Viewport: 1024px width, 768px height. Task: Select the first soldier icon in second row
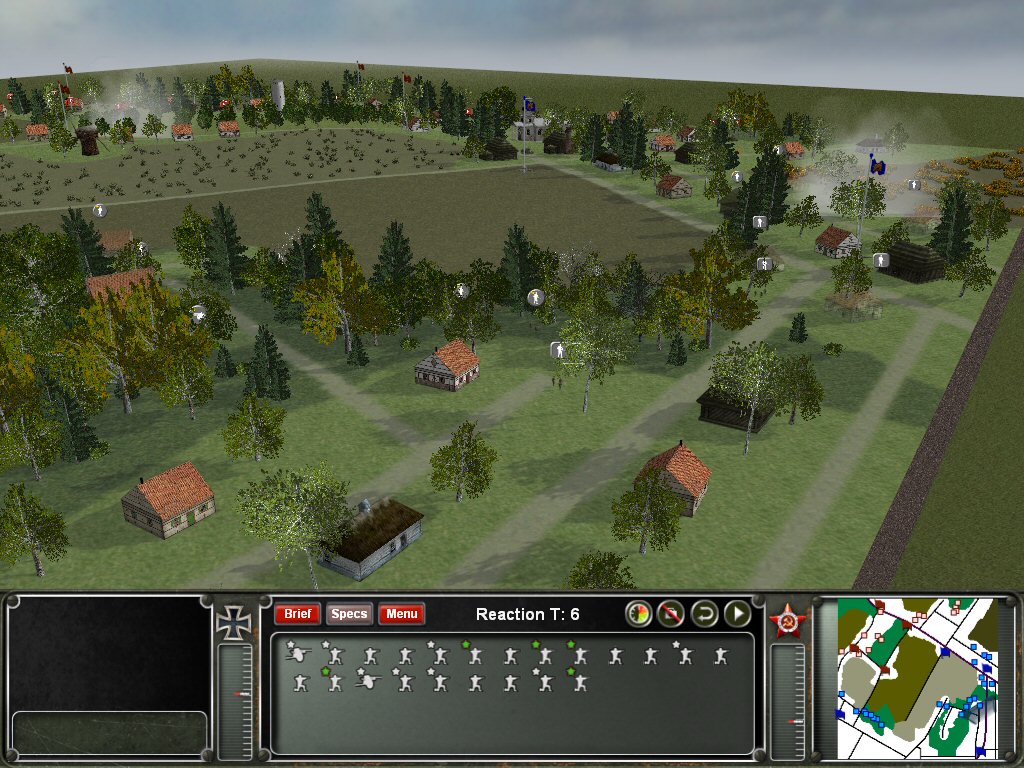pos(300,682)
